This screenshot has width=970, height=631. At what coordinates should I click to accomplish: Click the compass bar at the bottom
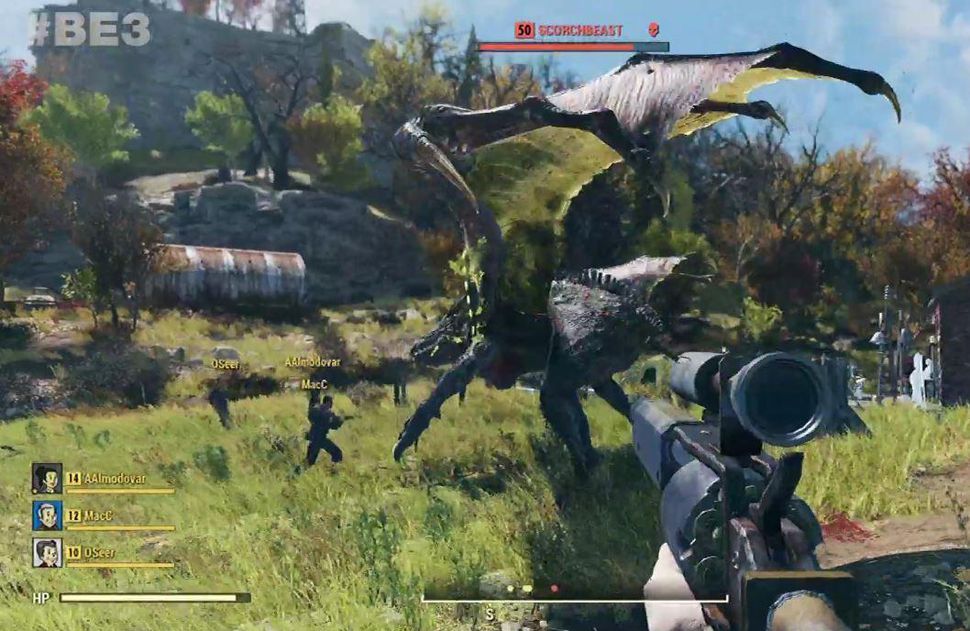(x=574, y=599)
